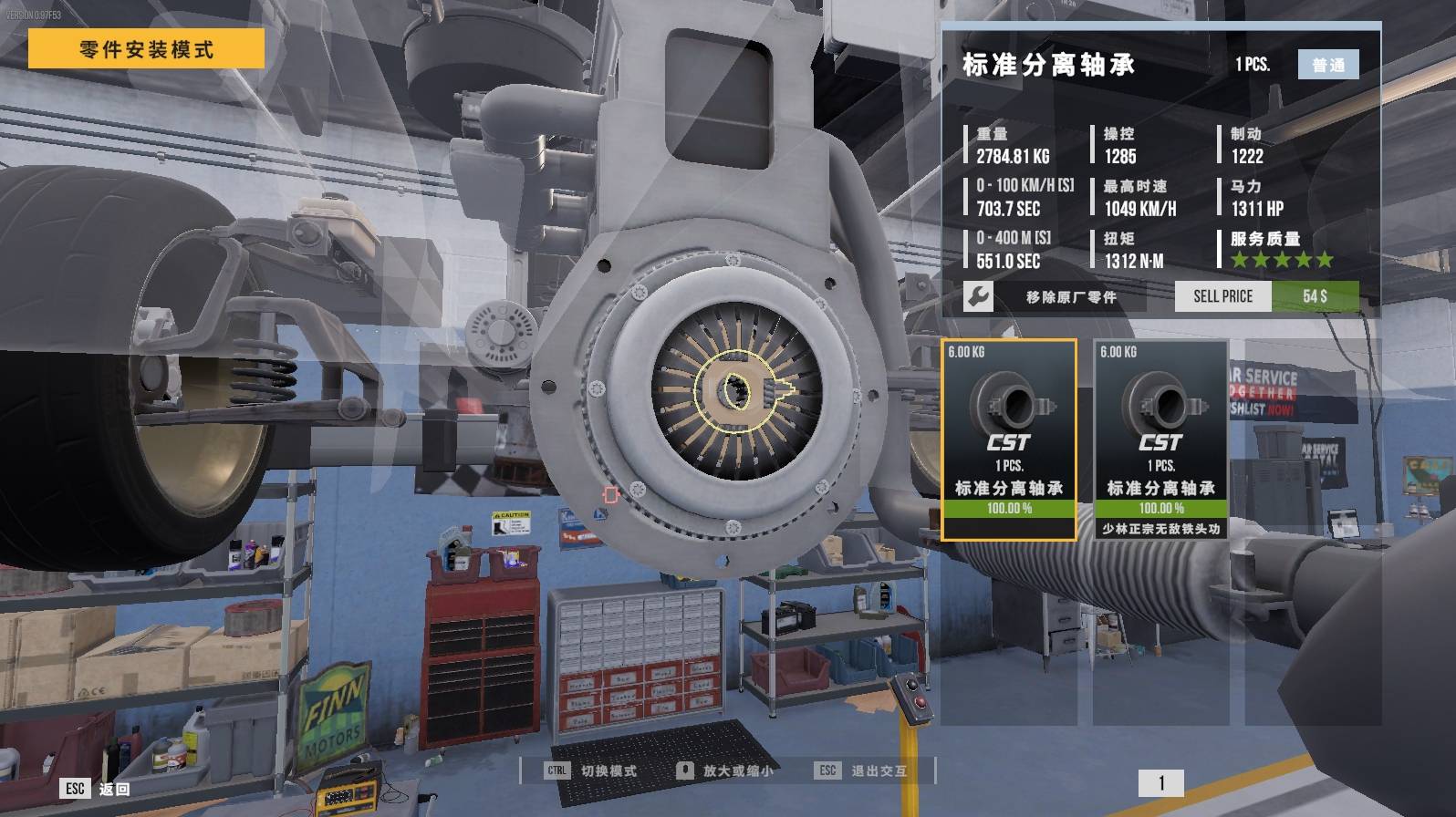The image size is (1456, 817).
Task: Click the 退出交互 exit interaction option
Action: (862, 770)
